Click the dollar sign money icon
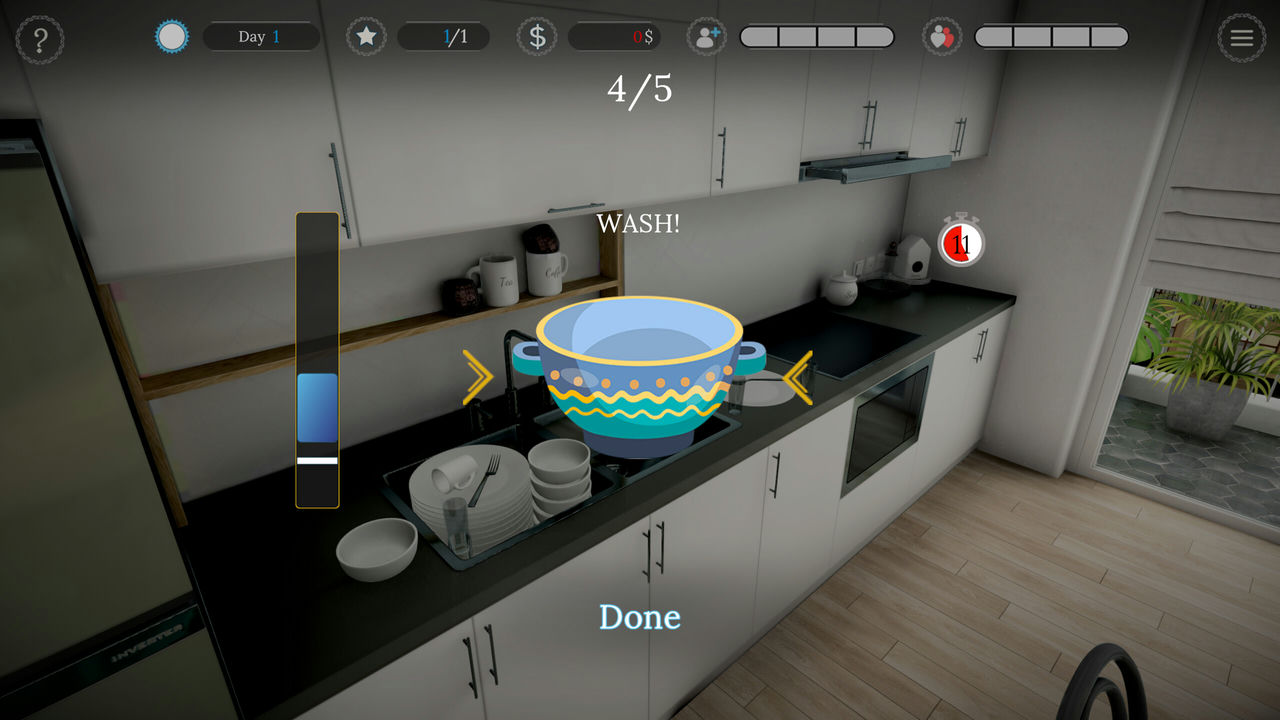Viewport: 1280px width, 720px height. coord(536,36)
